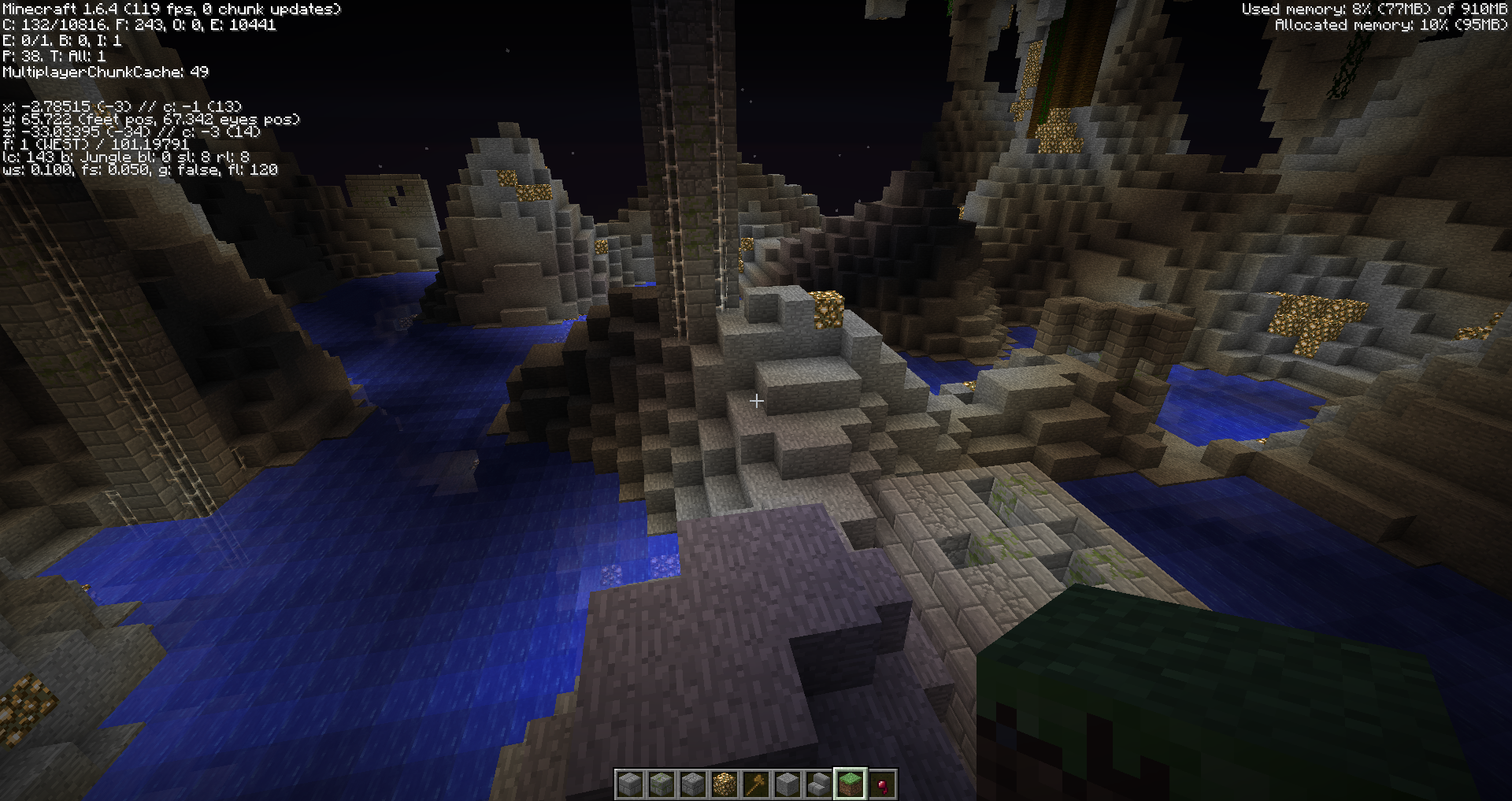Select the grass block hotbar slot

click(850, 784)
